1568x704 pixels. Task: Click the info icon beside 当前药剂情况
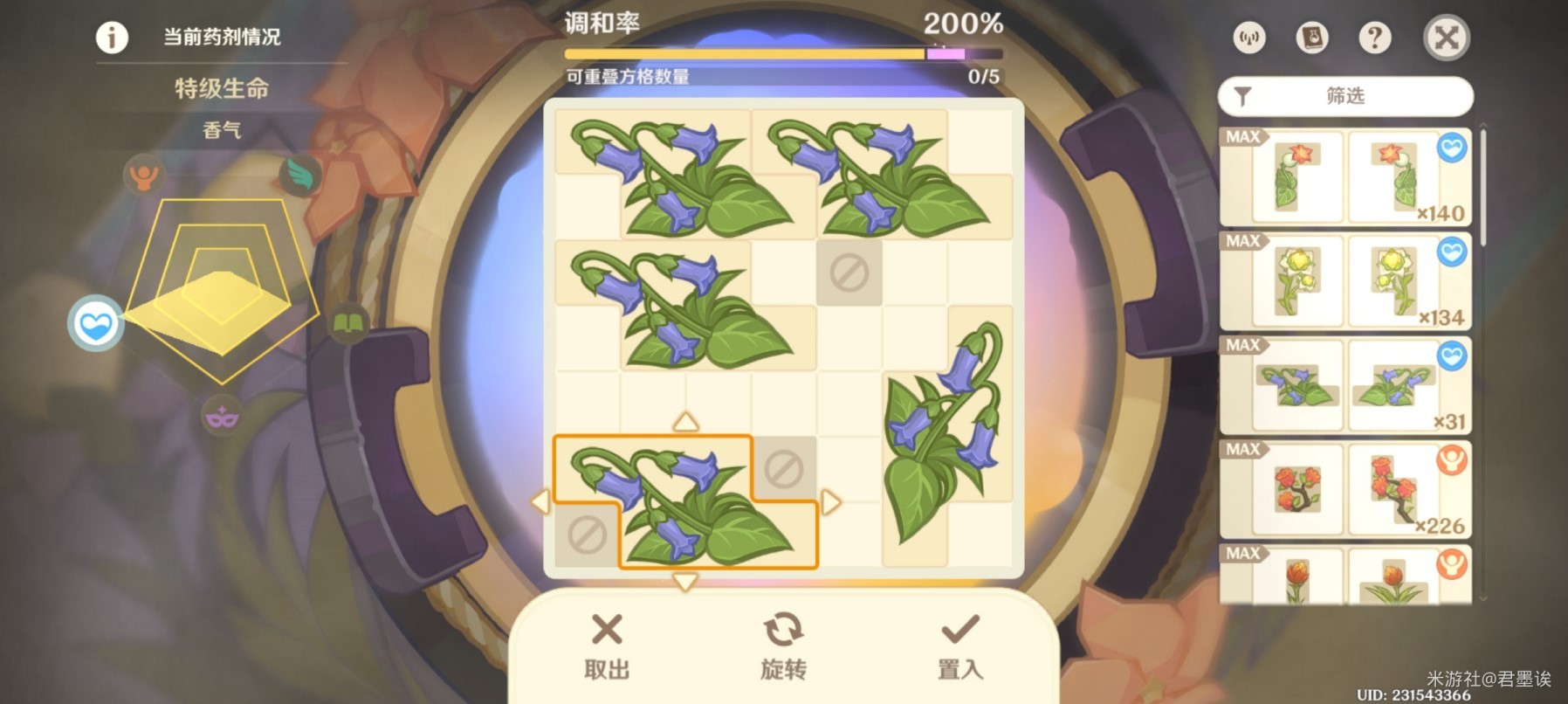(x=111, y=37)
